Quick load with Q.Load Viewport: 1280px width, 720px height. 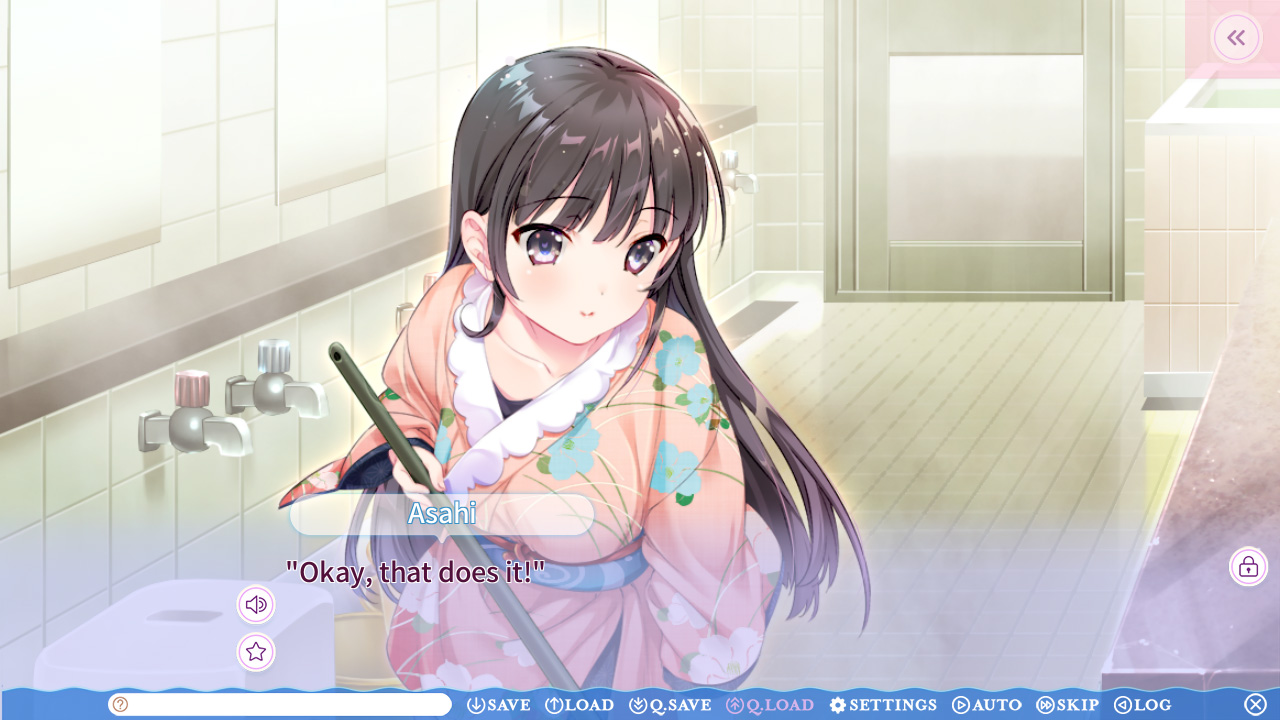point(770,705)
